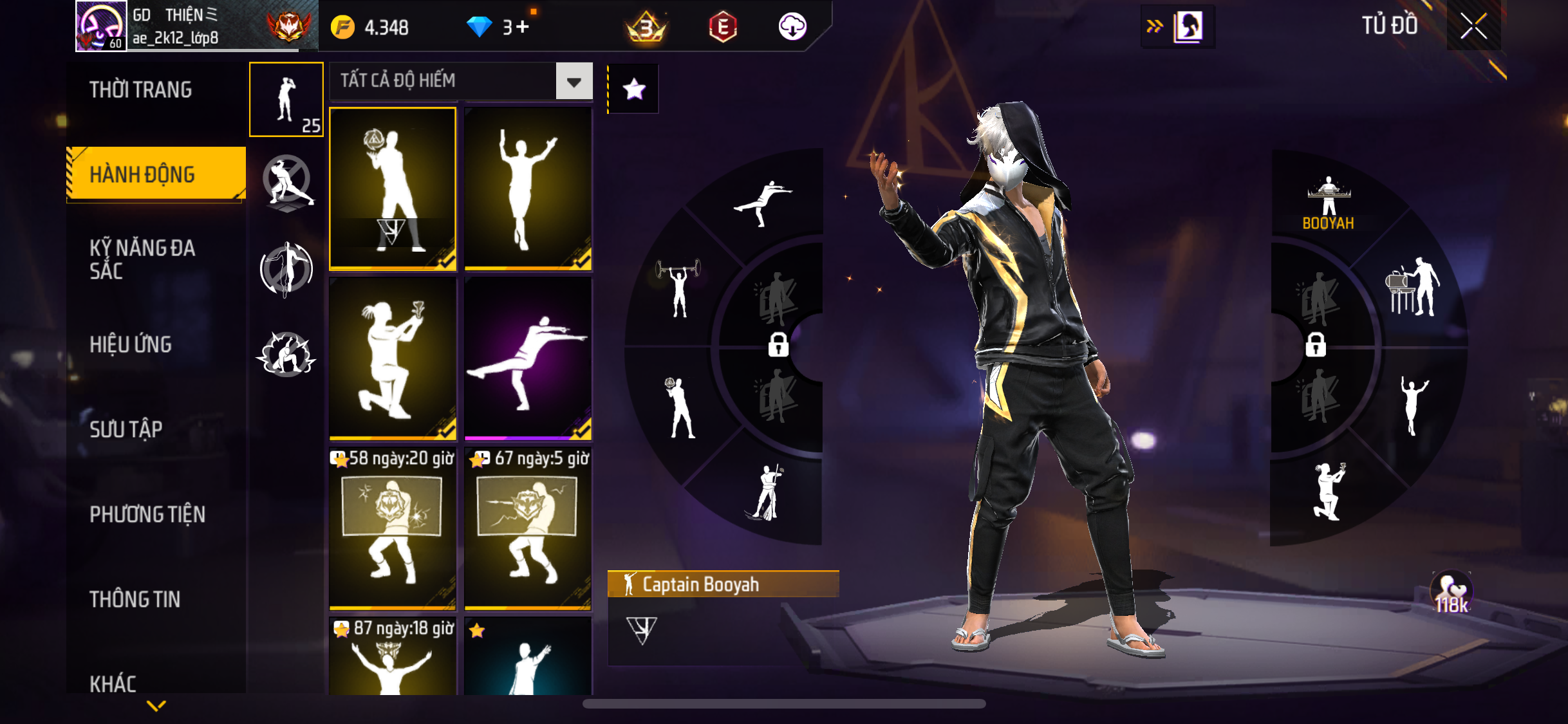The image size is (1568, 724).
Task: Tap the gold coin balance icon
Action: point(342,28)
